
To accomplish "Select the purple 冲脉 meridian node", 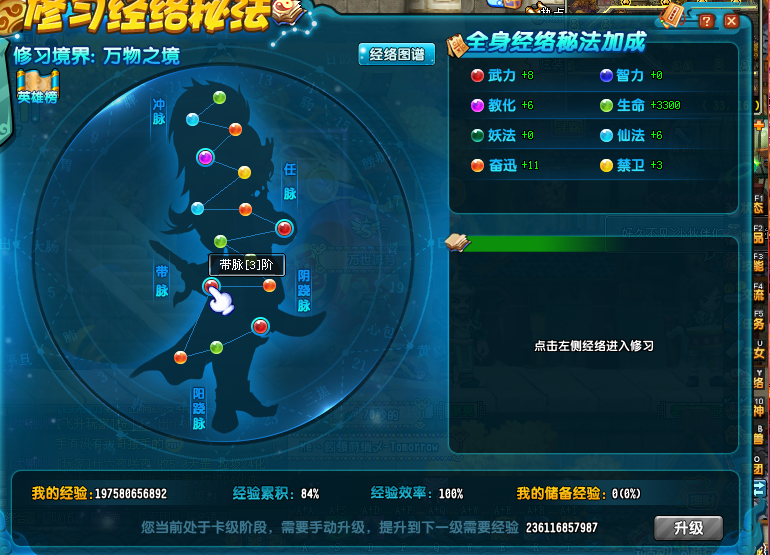I will pos(206,156).
